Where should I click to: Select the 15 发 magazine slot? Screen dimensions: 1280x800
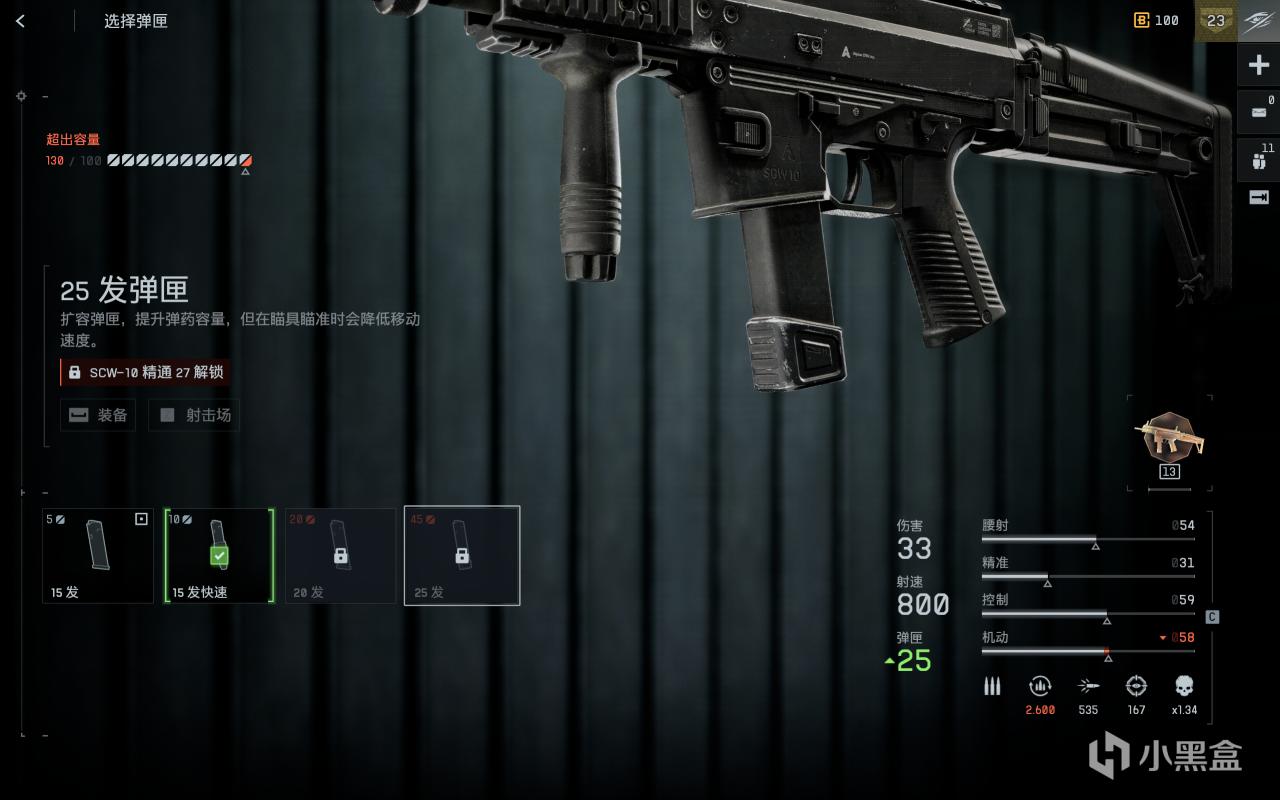pyautogui.click(x=98, y=556)
